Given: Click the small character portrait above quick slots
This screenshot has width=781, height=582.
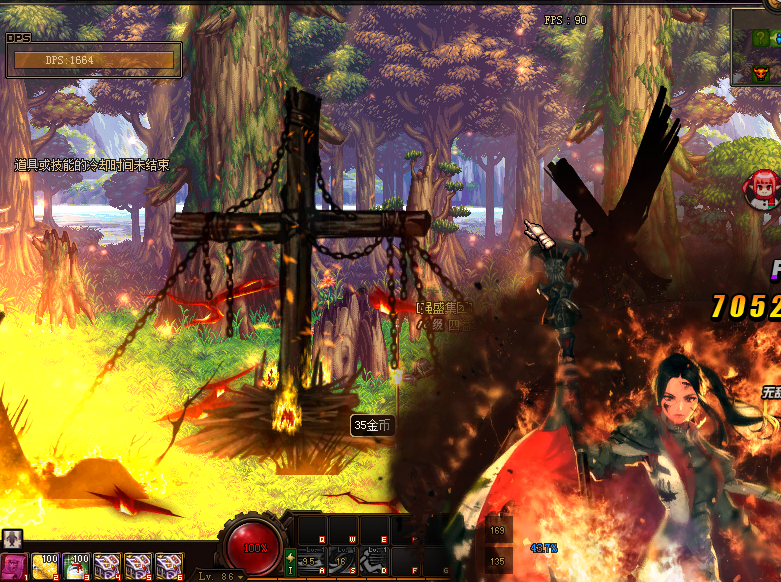Looking at the screenshot, I should click(12, 539).
